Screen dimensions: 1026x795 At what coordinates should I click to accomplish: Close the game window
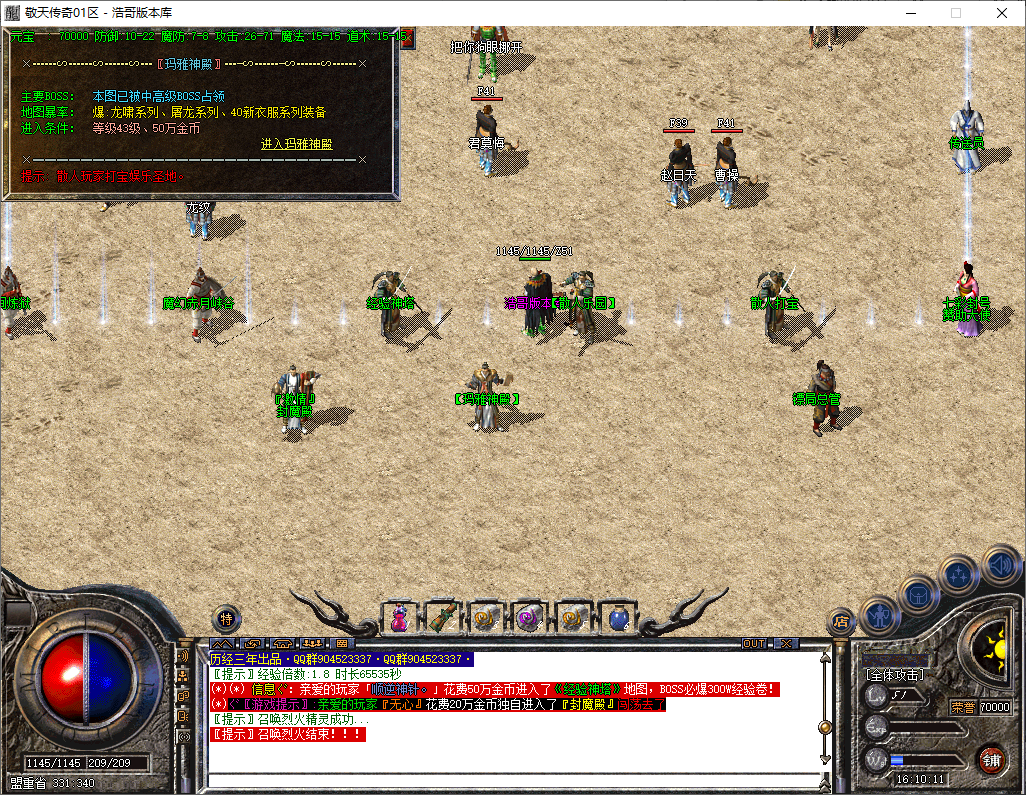click(x=1002, y=13)
